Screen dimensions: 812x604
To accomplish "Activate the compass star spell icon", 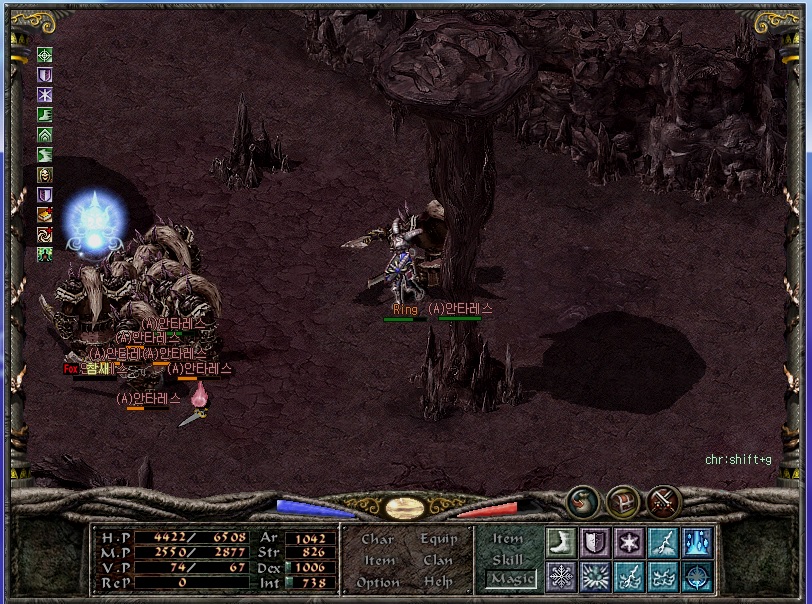I will 698,577.
